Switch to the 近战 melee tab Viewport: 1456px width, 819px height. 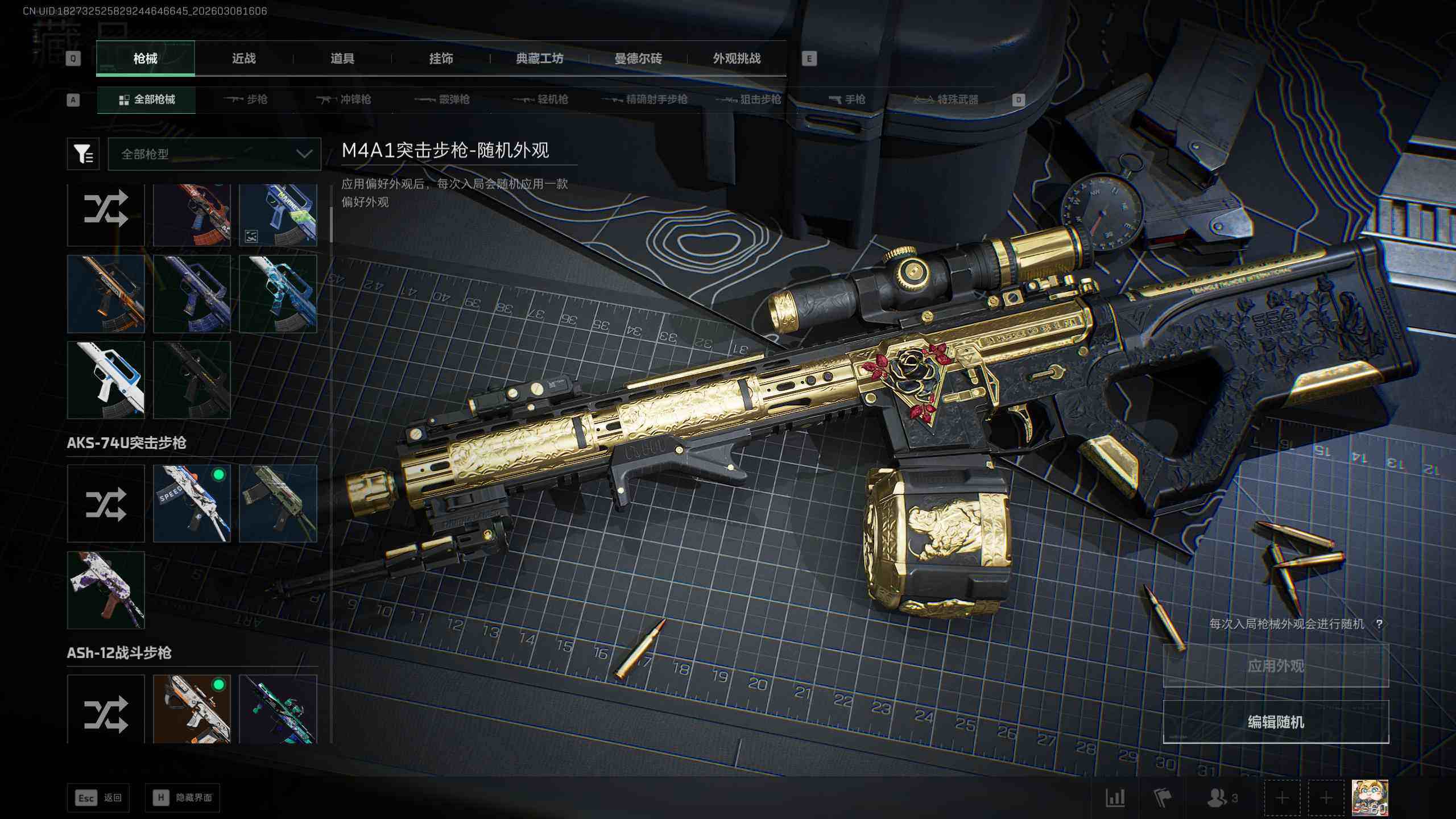coord(243,59)
